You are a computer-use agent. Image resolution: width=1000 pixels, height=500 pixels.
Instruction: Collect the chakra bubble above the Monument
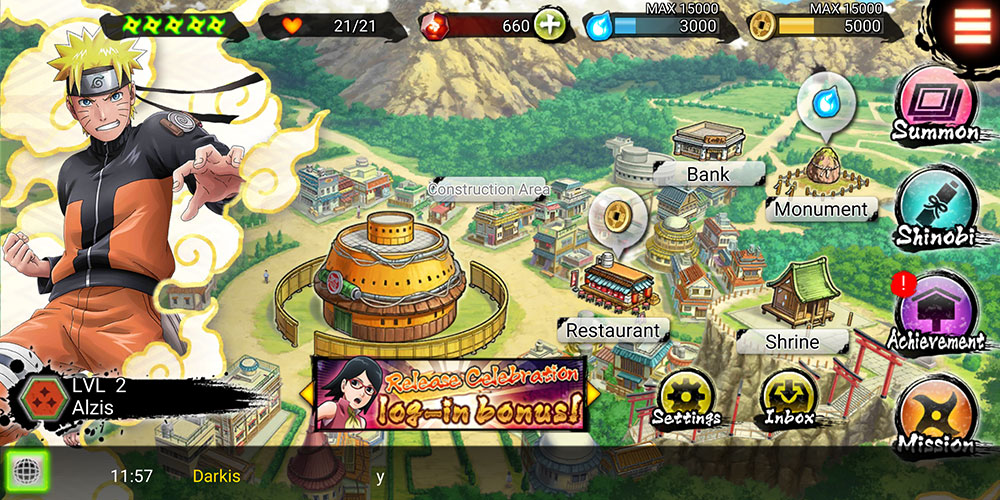pyautogui.click(x=826, y=103)
